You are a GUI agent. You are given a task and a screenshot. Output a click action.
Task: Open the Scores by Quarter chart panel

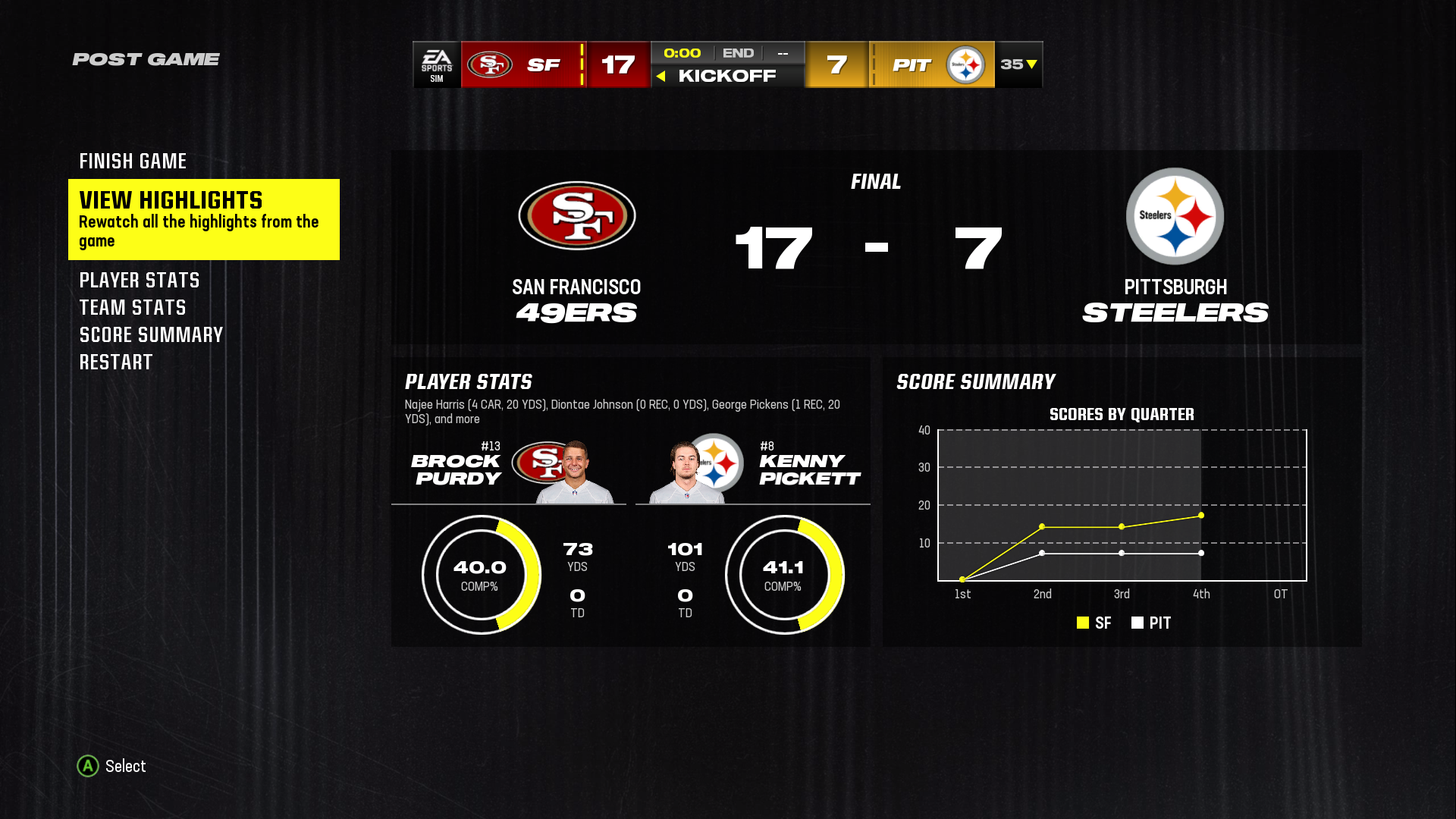(x=1122, y=501)
